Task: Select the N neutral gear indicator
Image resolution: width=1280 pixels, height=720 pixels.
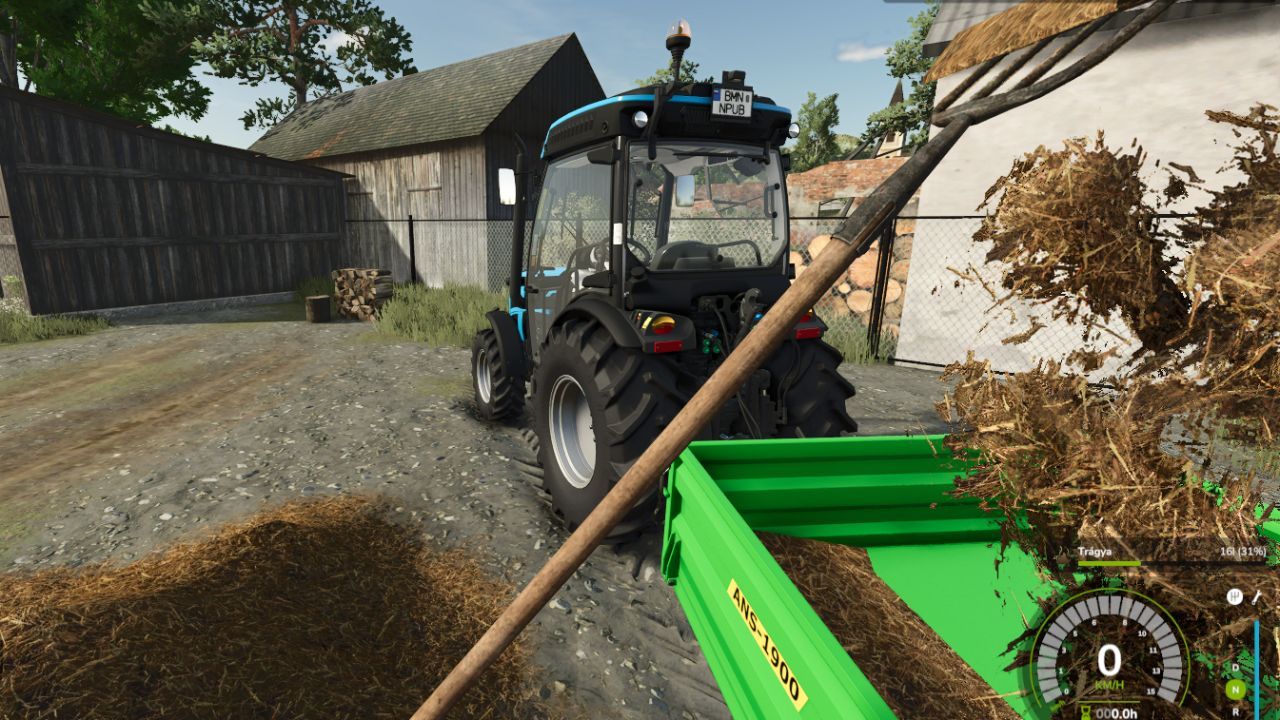Action: 1234,688
